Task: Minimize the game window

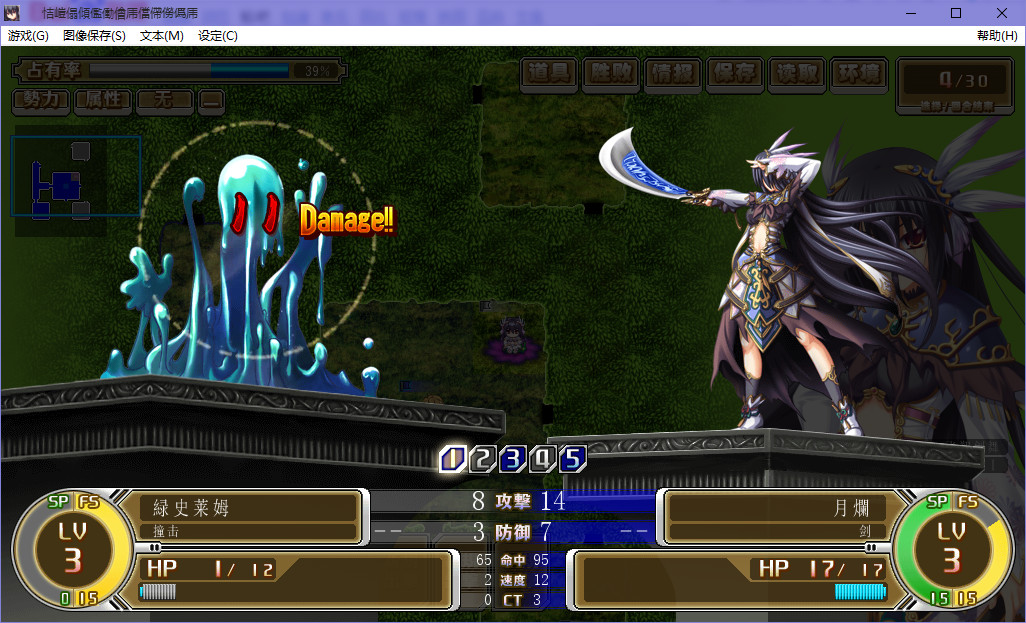Action: click(910, 12)
